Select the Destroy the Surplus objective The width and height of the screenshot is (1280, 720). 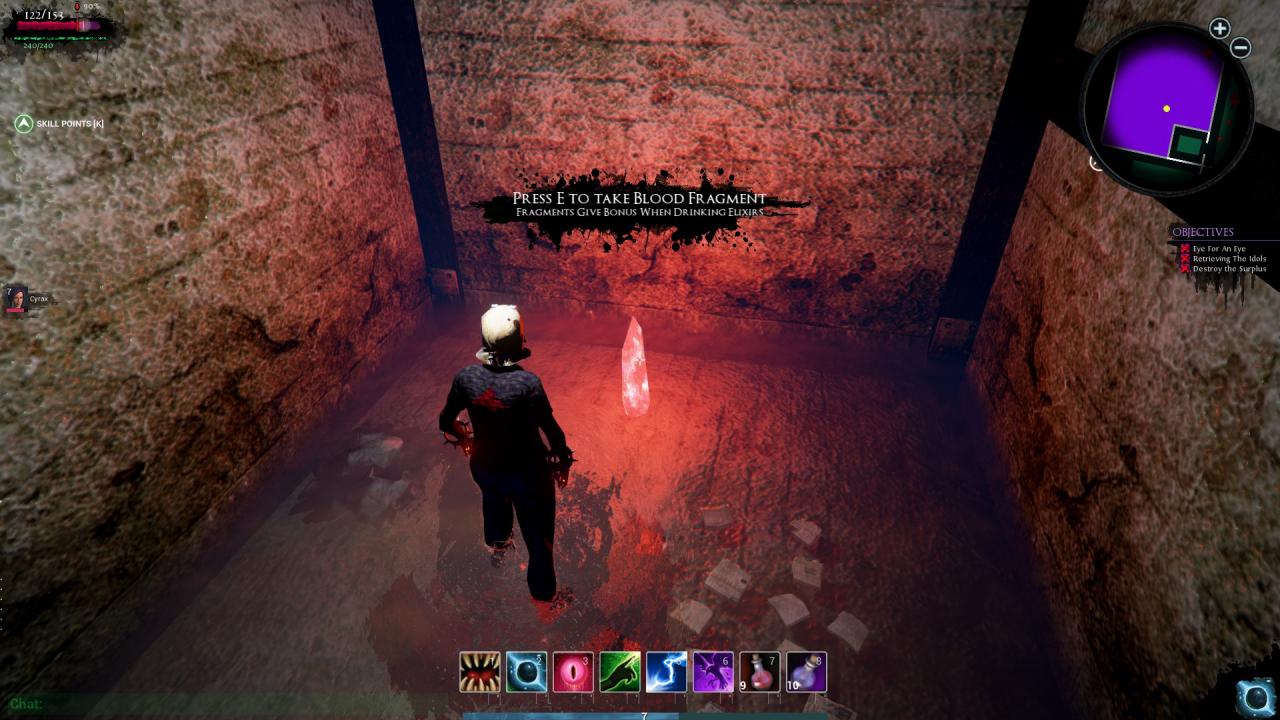click(x=1229, y=269)
